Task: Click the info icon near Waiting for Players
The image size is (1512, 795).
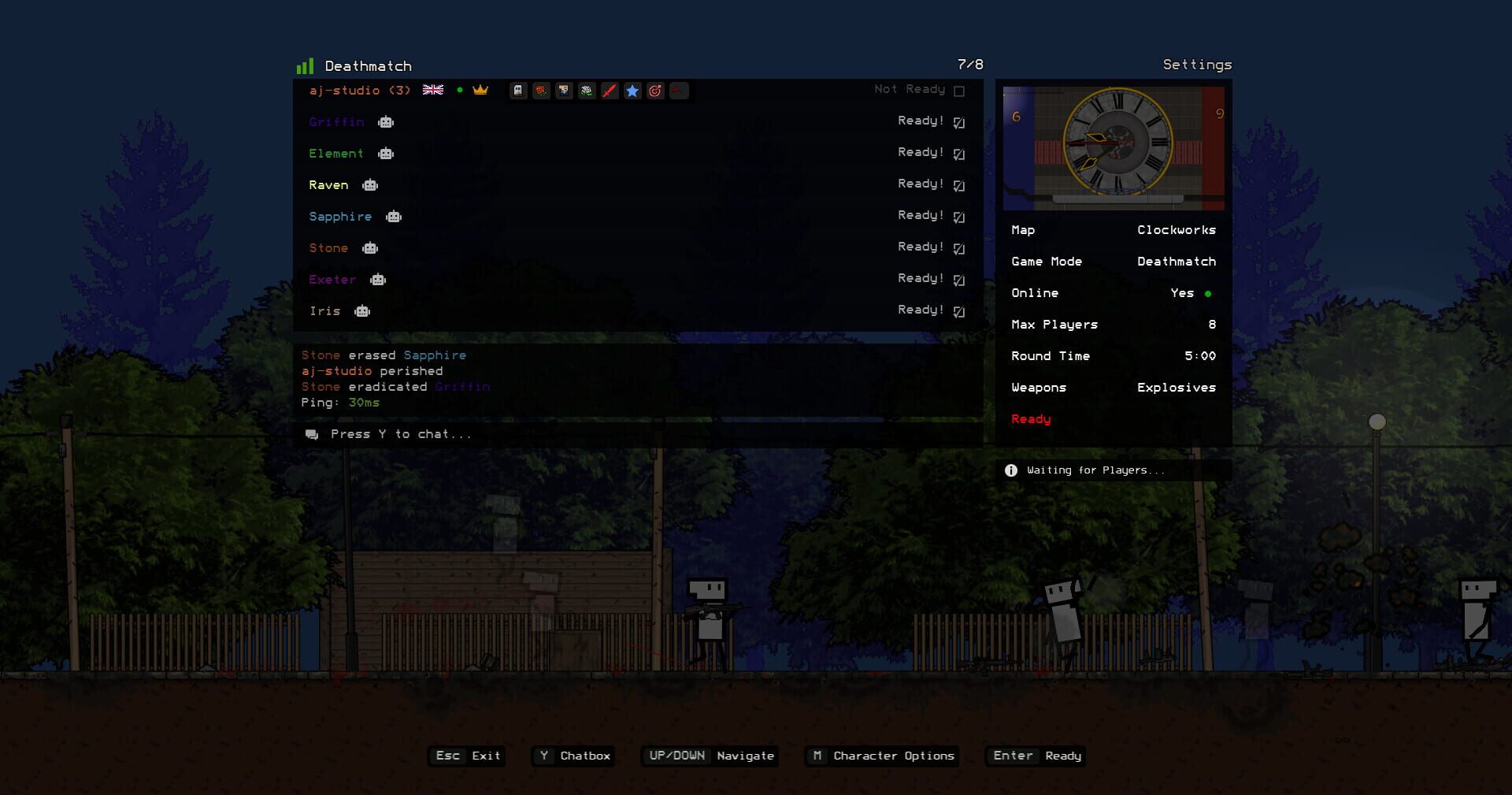Action: (1010, 470)
